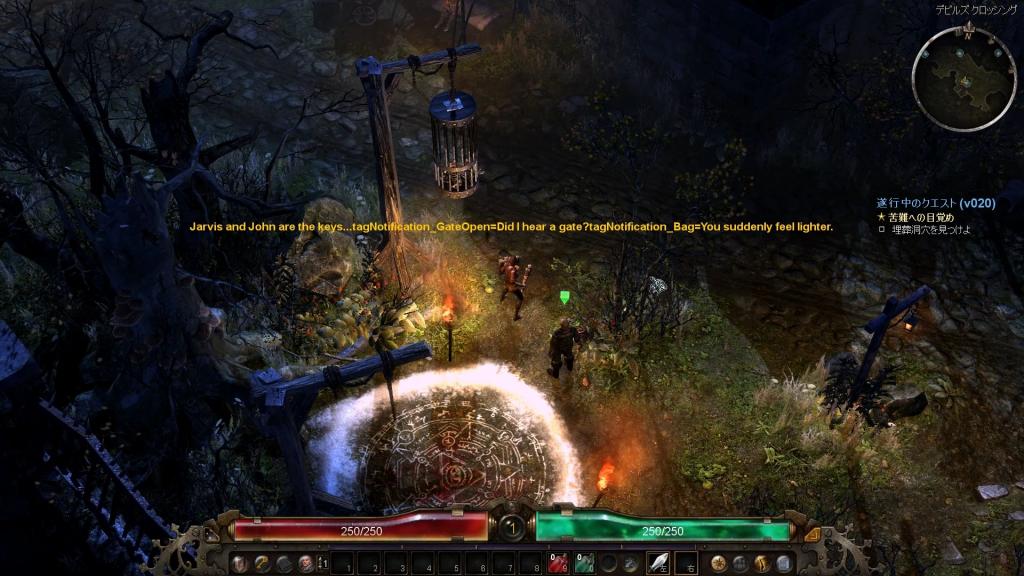Toggle the weapon swap arrows
The width and height of the screenshot is (1024, 576).
click(x=322, y=563)
